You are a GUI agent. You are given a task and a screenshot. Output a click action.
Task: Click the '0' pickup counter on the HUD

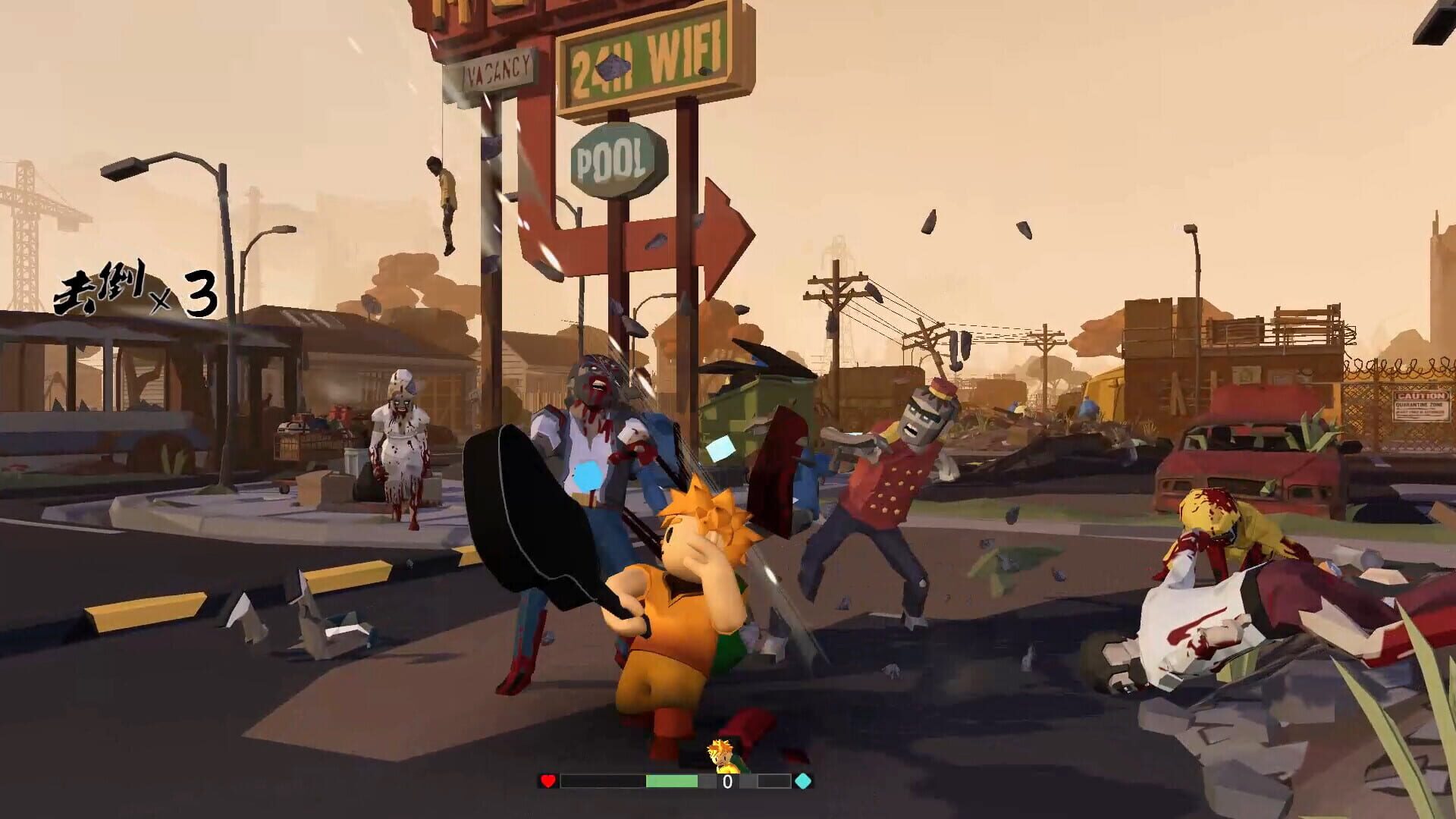pyautogui.click(x=726, y=780)
